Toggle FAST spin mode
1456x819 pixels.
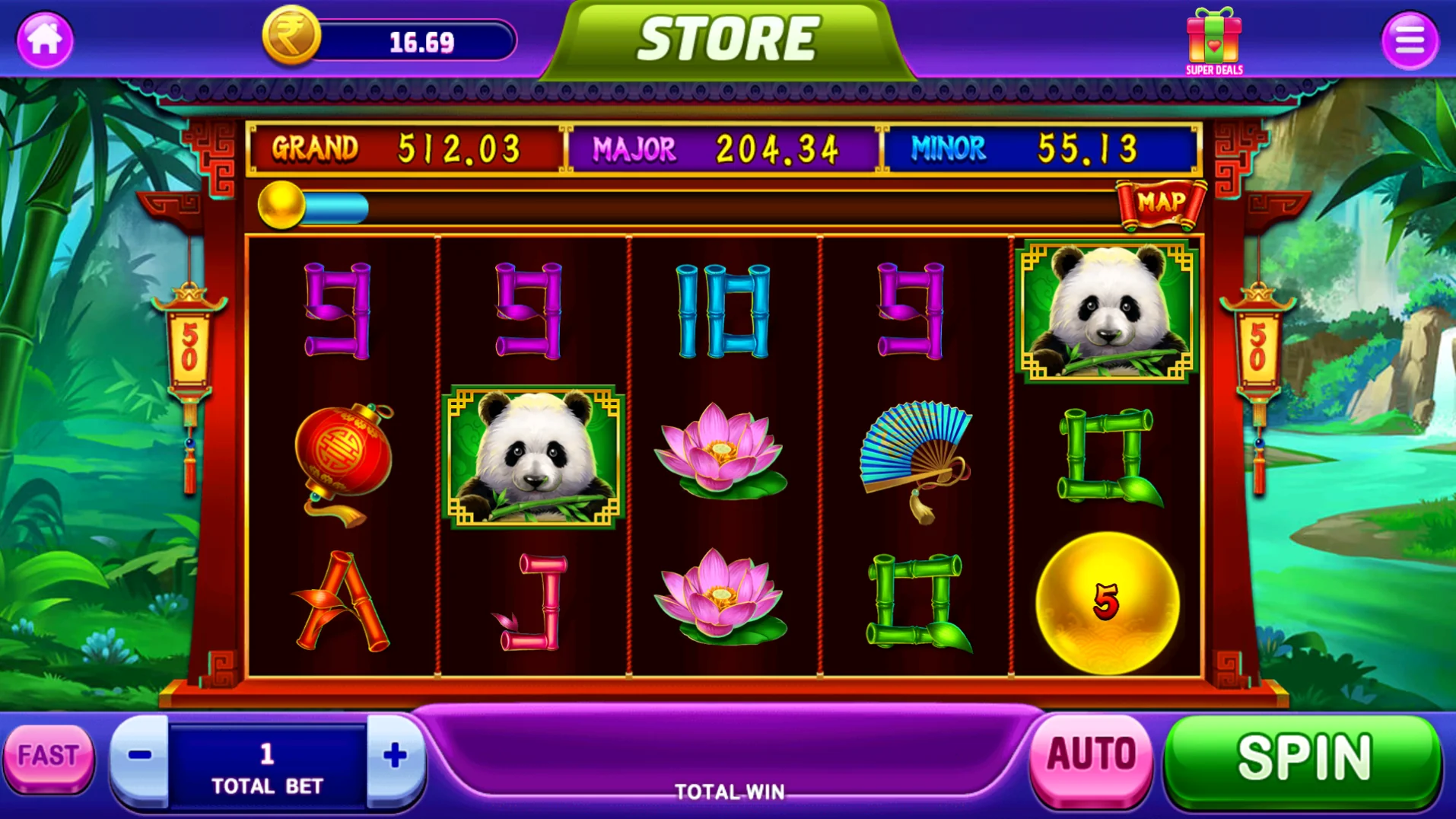pos(49,756)
